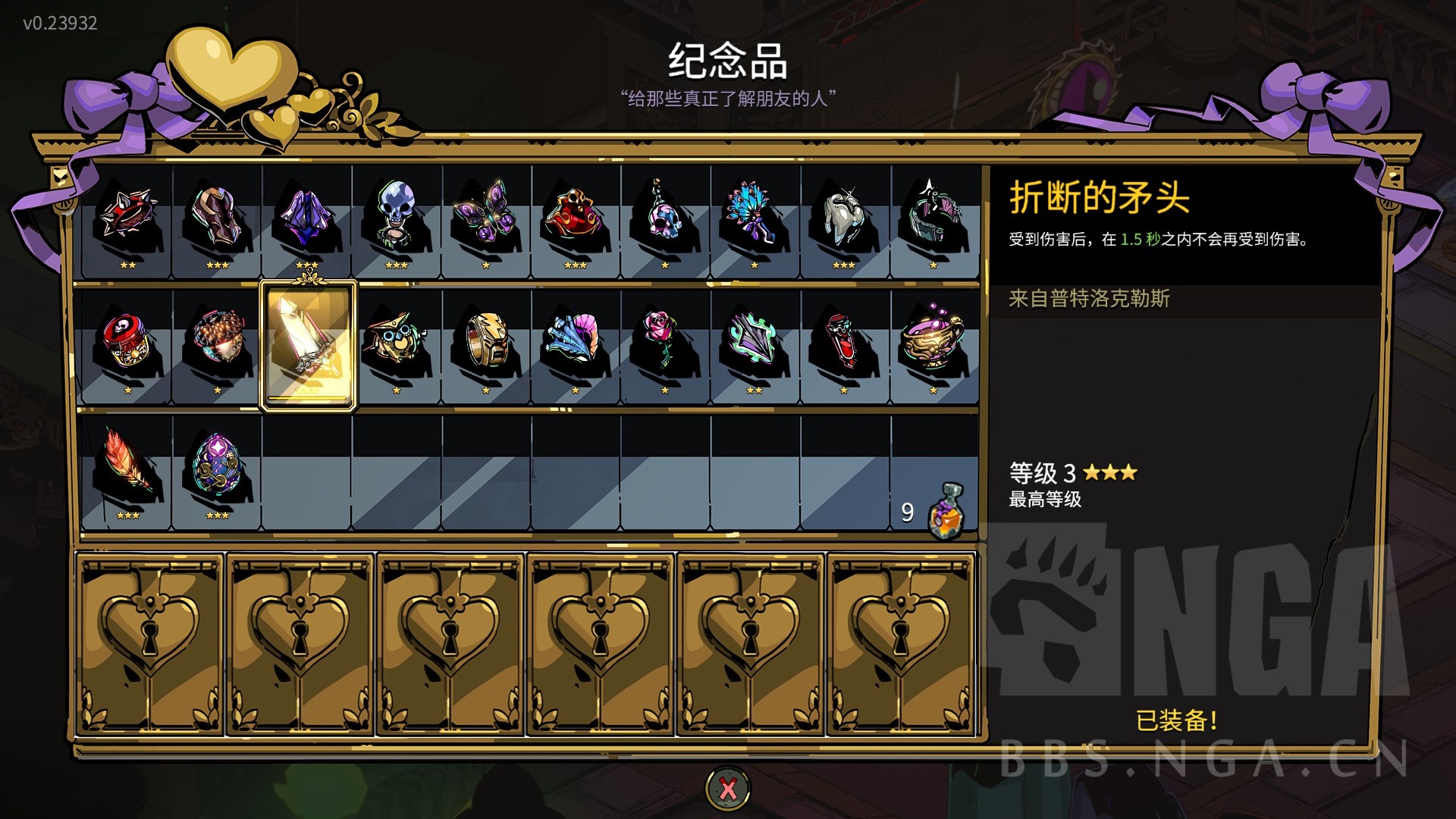The width and height of the screenshot is (1456, 819).
Task: Select the purple crystal shawl keepsake
Action: pyautogui.click(x=303, y=220)
